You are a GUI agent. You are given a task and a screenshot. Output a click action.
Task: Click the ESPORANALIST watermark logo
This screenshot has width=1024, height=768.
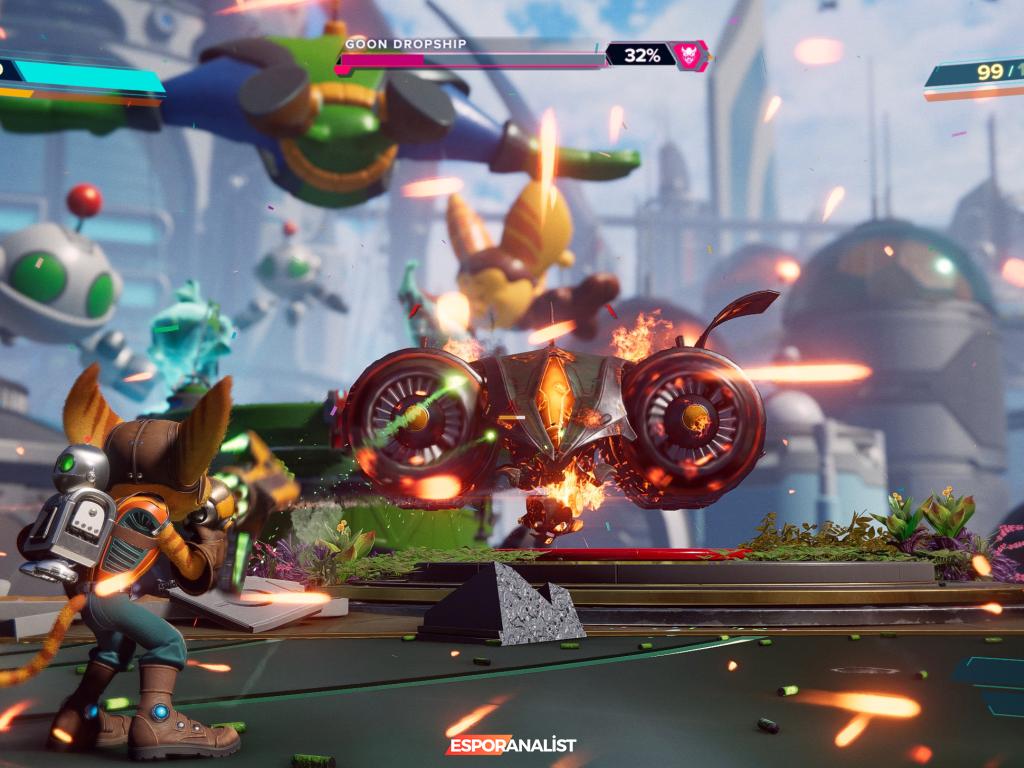[x=510, y=746]
